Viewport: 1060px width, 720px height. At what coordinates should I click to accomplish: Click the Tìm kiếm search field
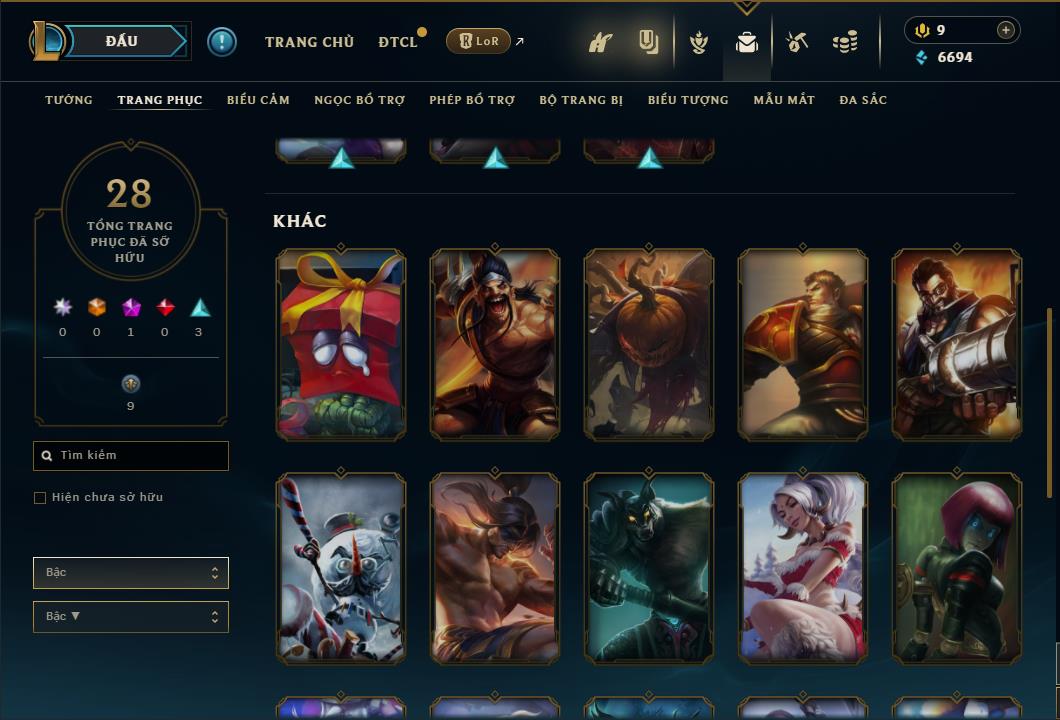pyautogui.click(x=131, y=456)
